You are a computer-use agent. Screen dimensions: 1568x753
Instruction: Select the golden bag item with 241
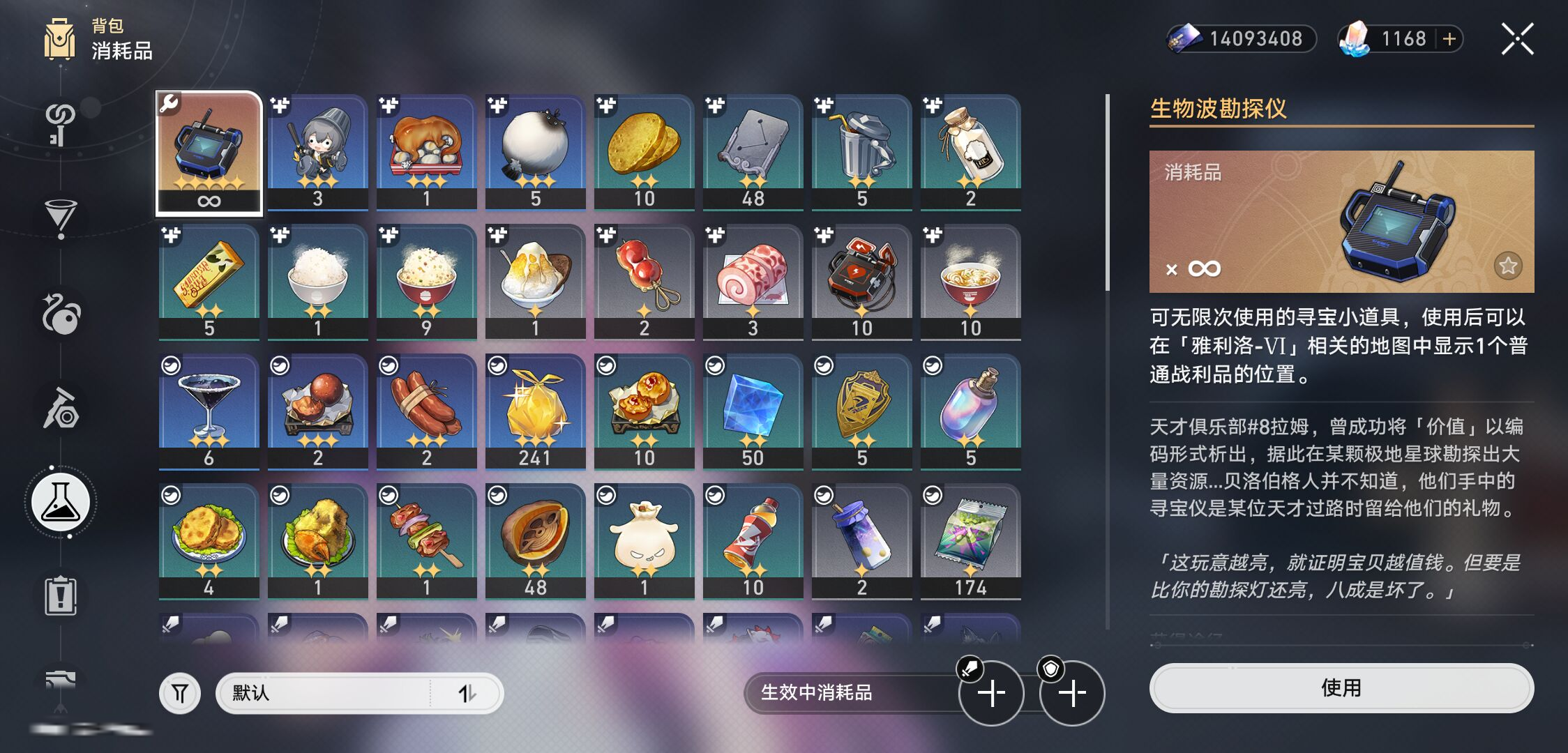pos(536,411)
